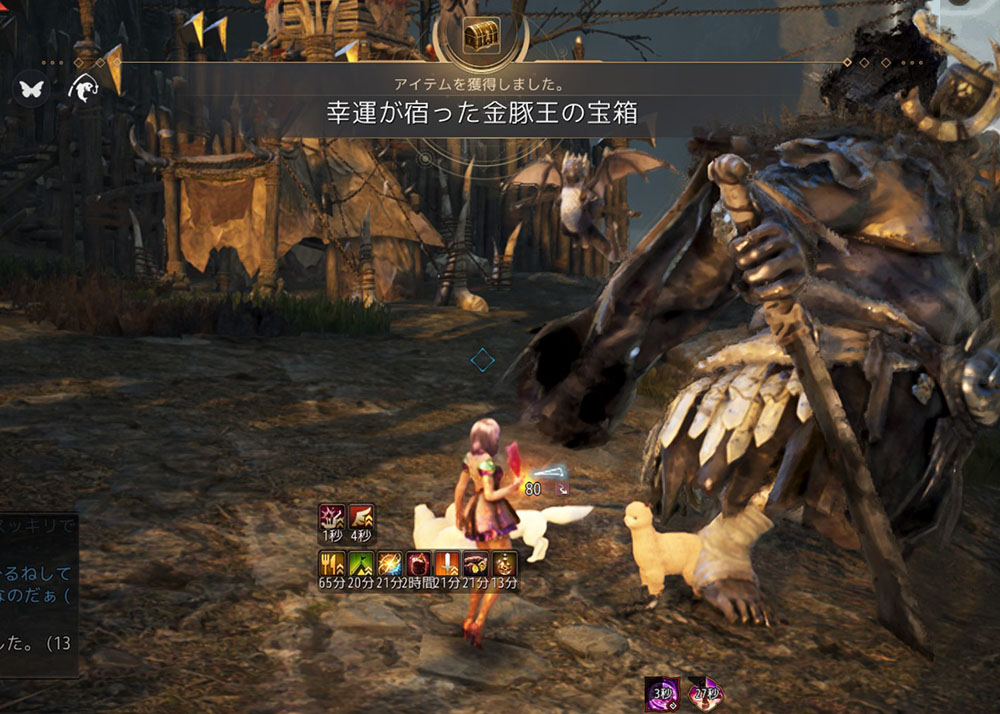This screenshot has width=1000, height=714.
Task: Click the winged boot buff showing 4秒
Action: point(361,518)
